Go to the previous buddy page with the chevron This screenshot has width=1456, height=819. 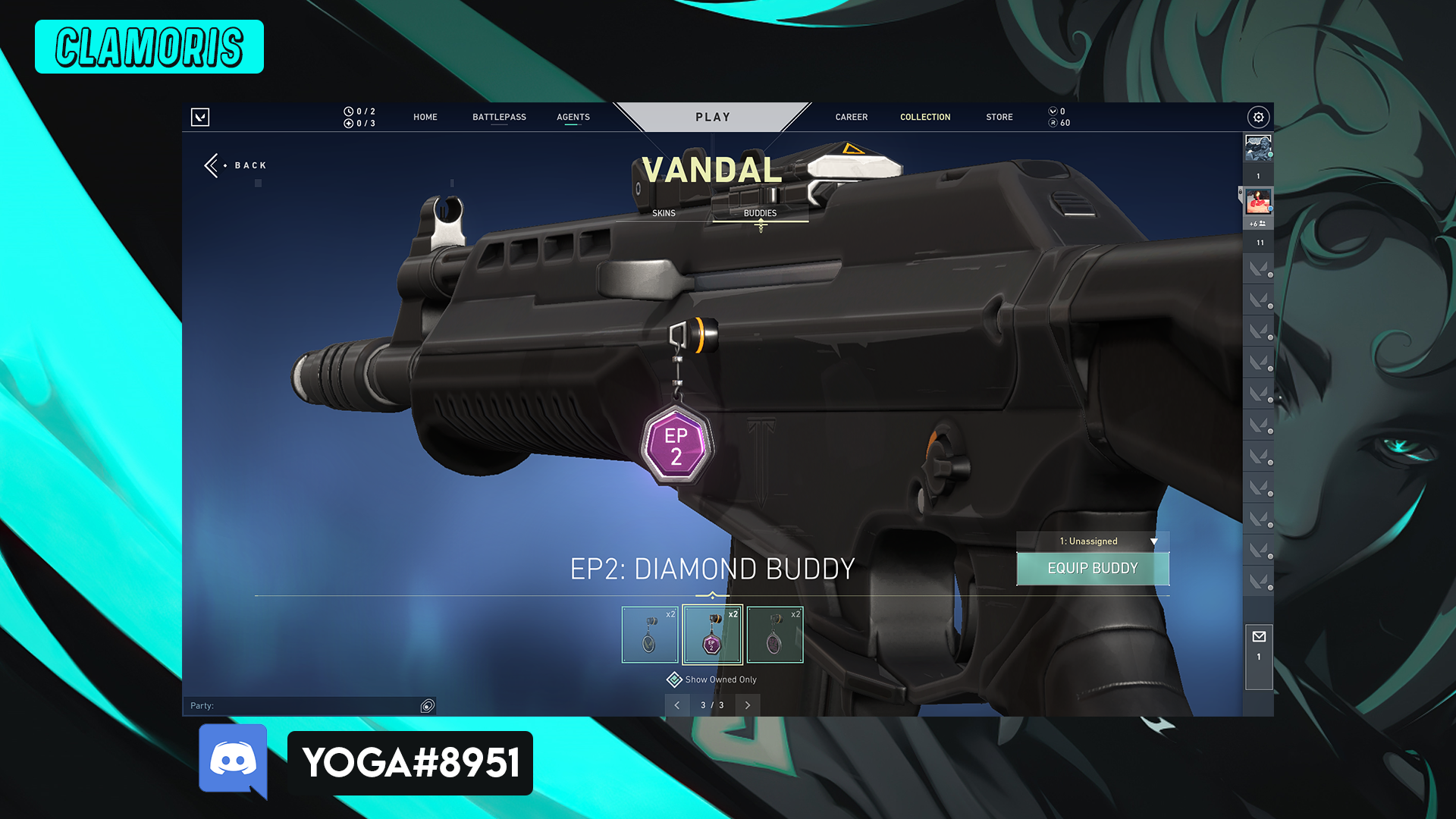677,705
